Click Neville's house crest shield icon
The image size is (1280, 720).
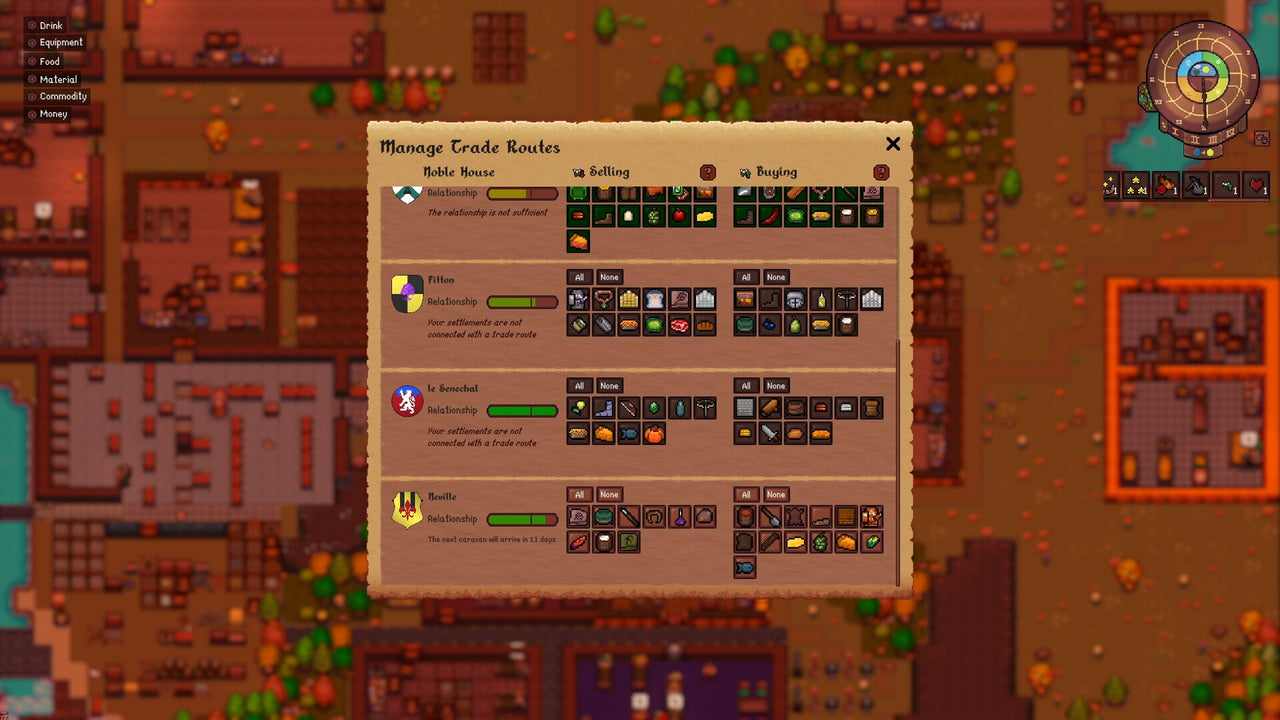tap(405, 510)
